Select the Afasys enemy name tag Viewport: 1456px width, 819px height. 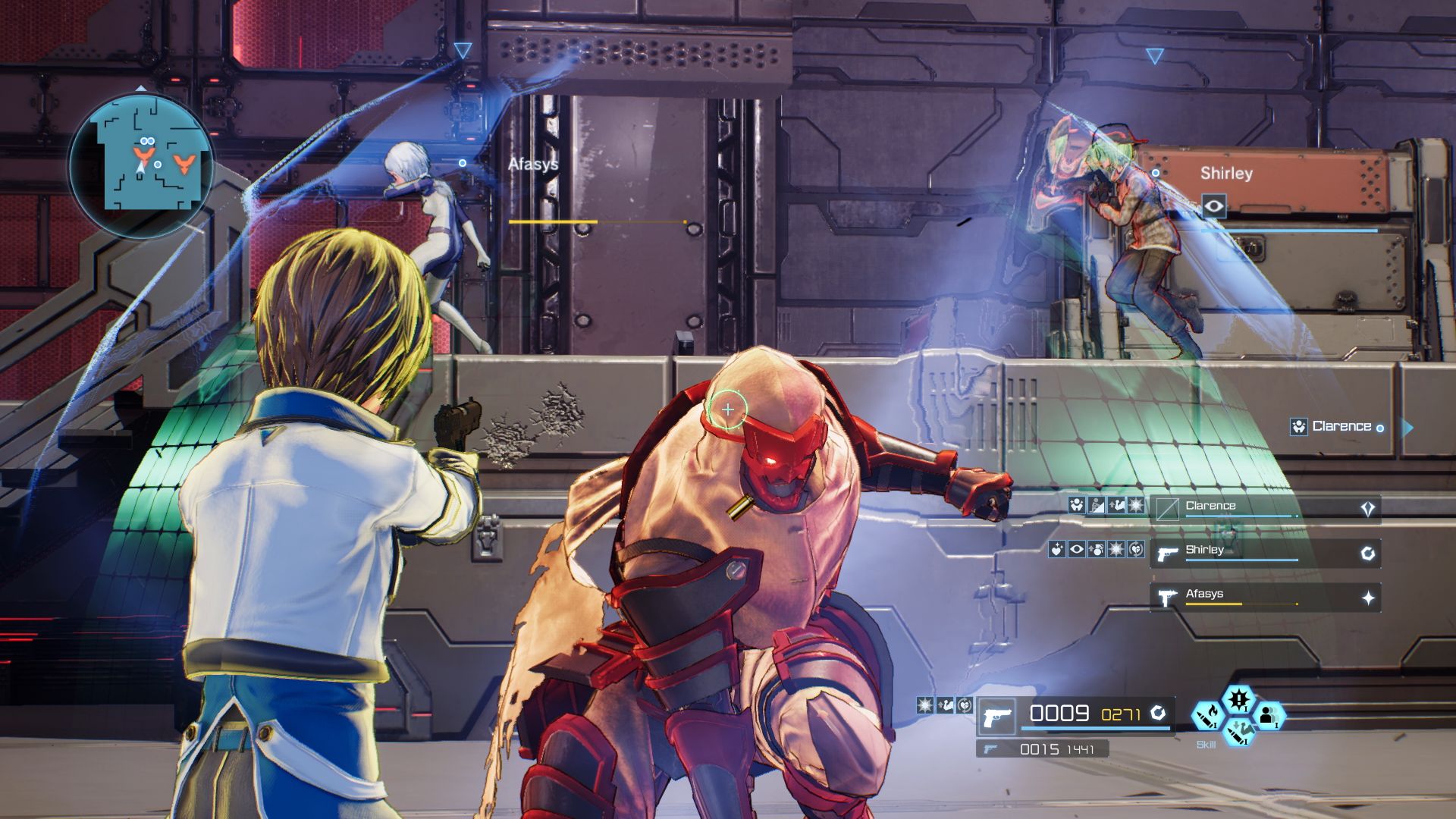(x=533, y=162)
